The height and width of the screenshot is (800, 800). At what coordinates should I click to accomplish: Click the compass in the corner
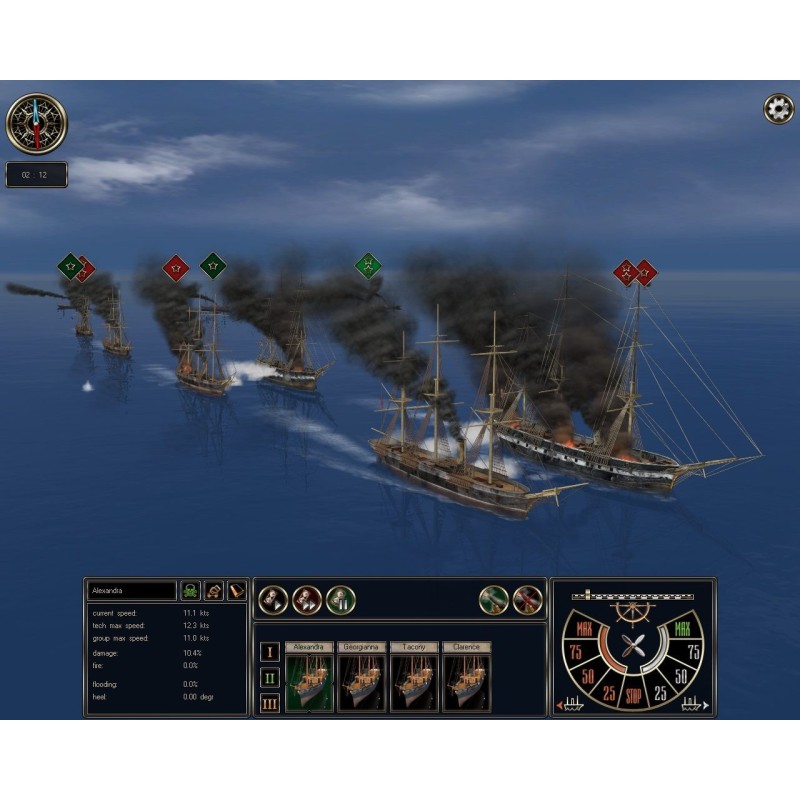36,123
